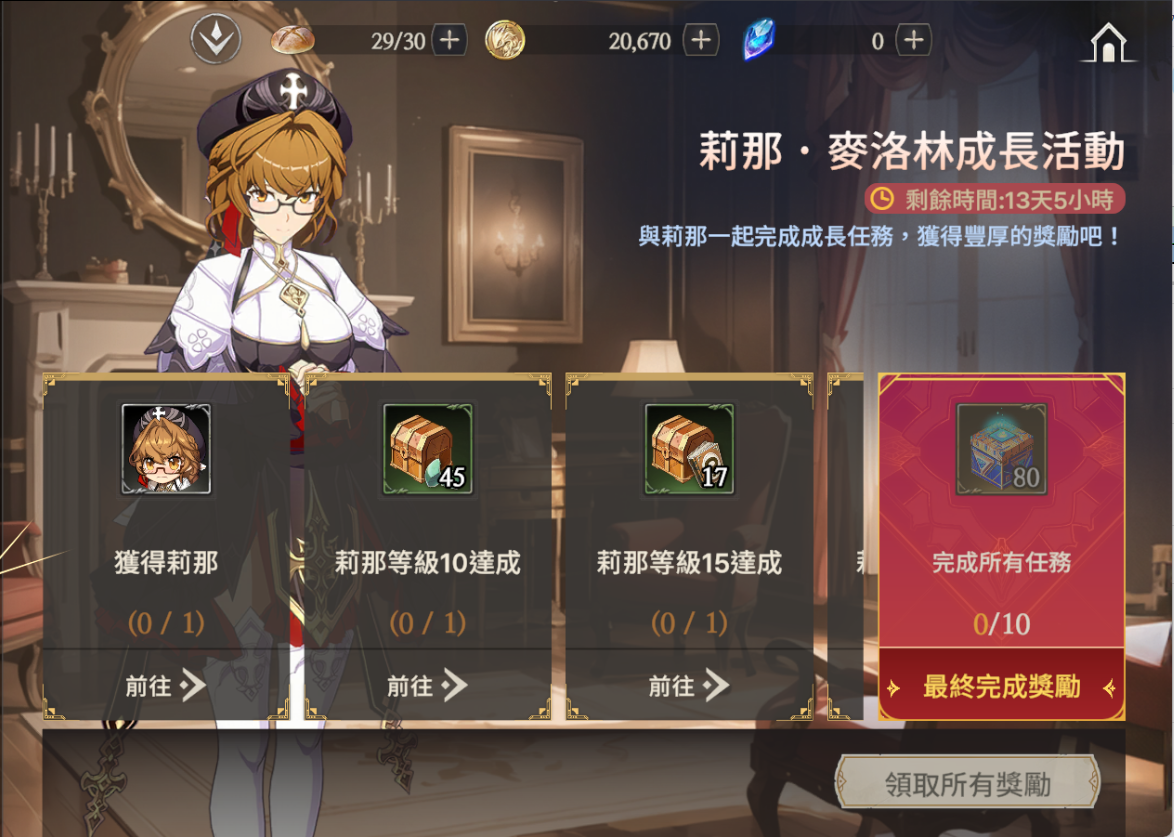Viewport: 1174px width, 837px height.
Task: Claim all rewards with 領取所有獎勵
Action: [967, 784]
